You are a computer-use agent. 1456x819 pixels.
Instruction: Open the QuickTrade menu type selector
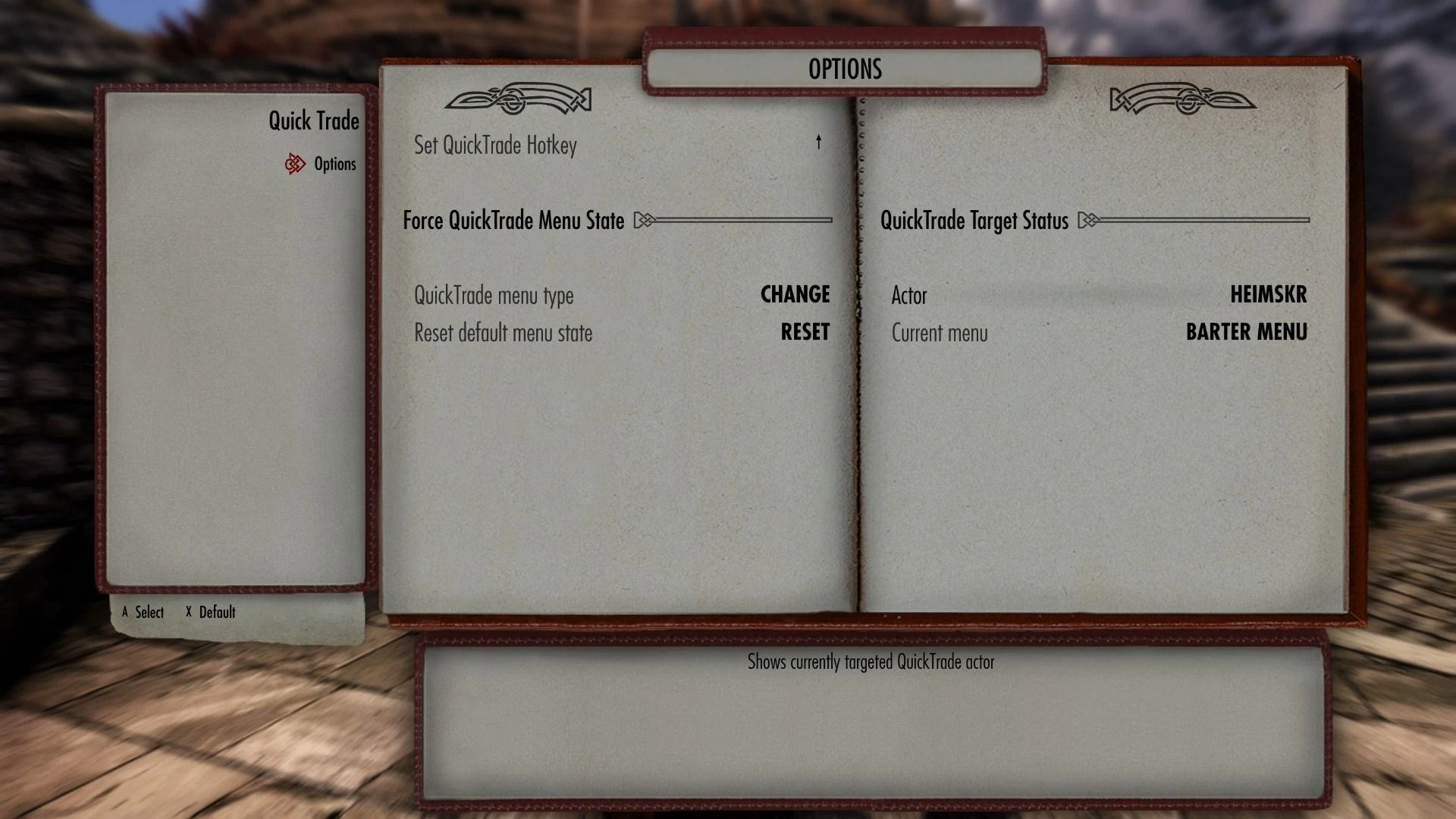(x=795, y=295)
